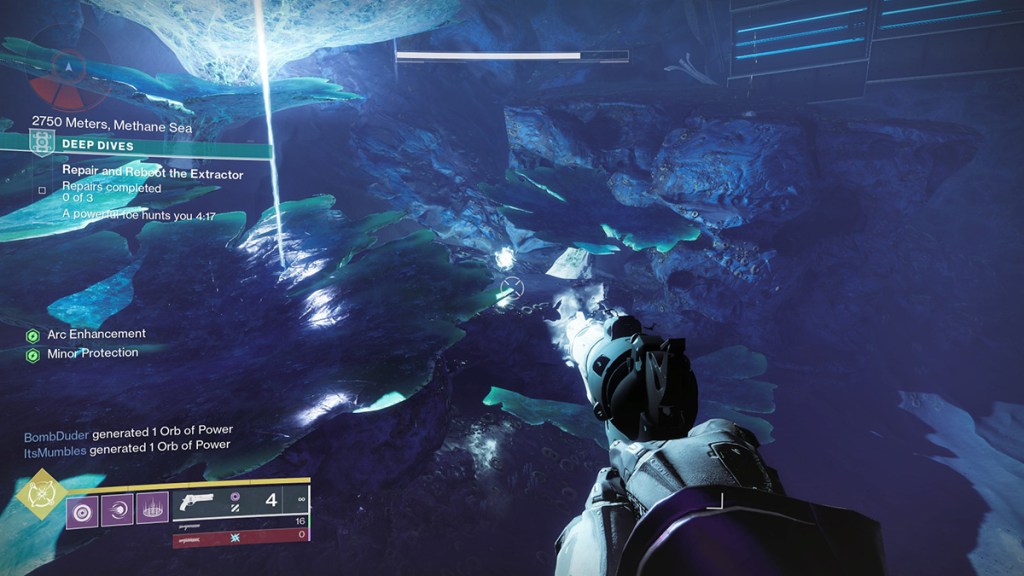
Task: Open the Repair and Reboot the Extractor objective
Action: [x=152, y=174]
